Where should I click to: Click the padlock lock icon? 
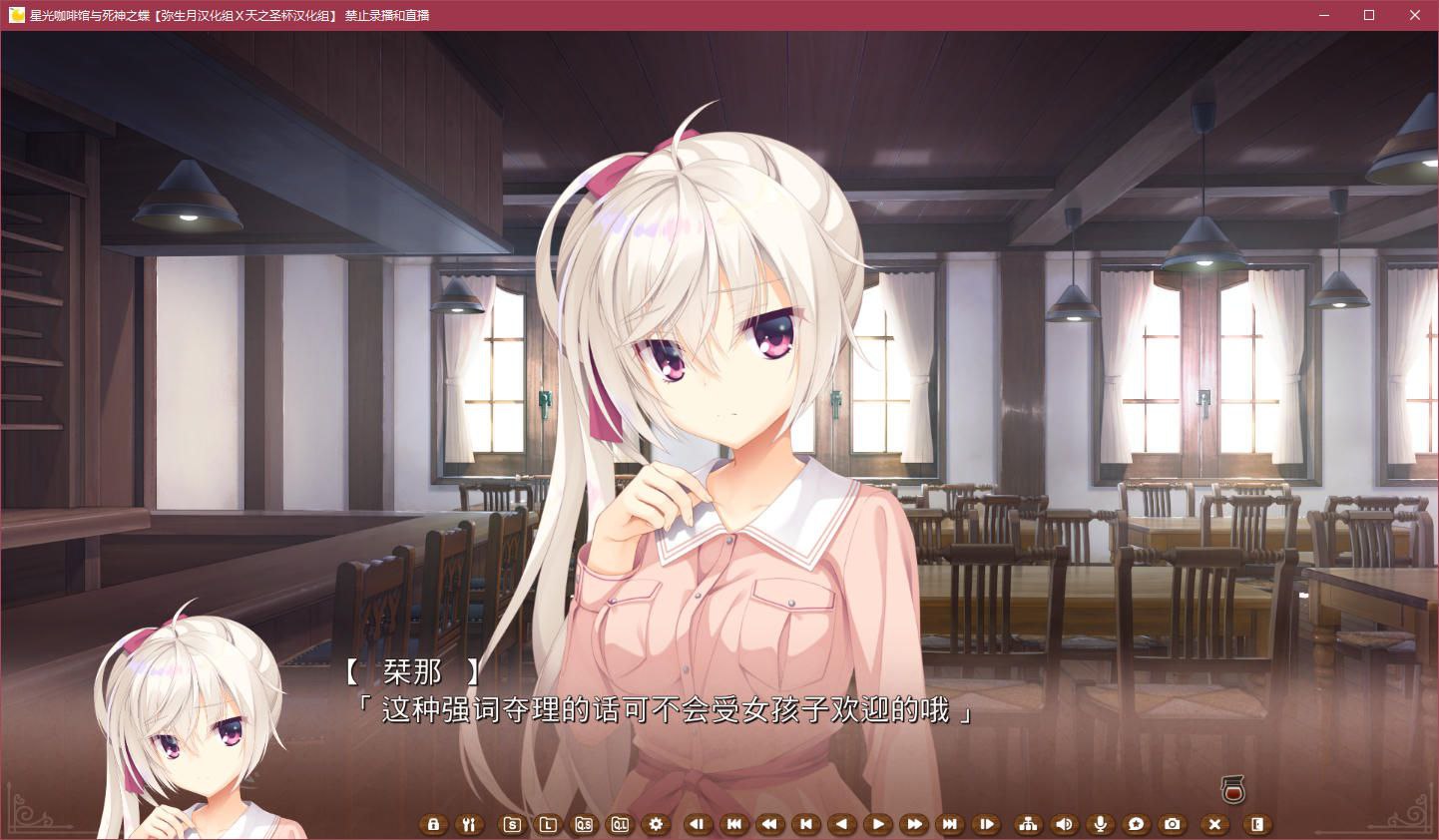point(432,824)
